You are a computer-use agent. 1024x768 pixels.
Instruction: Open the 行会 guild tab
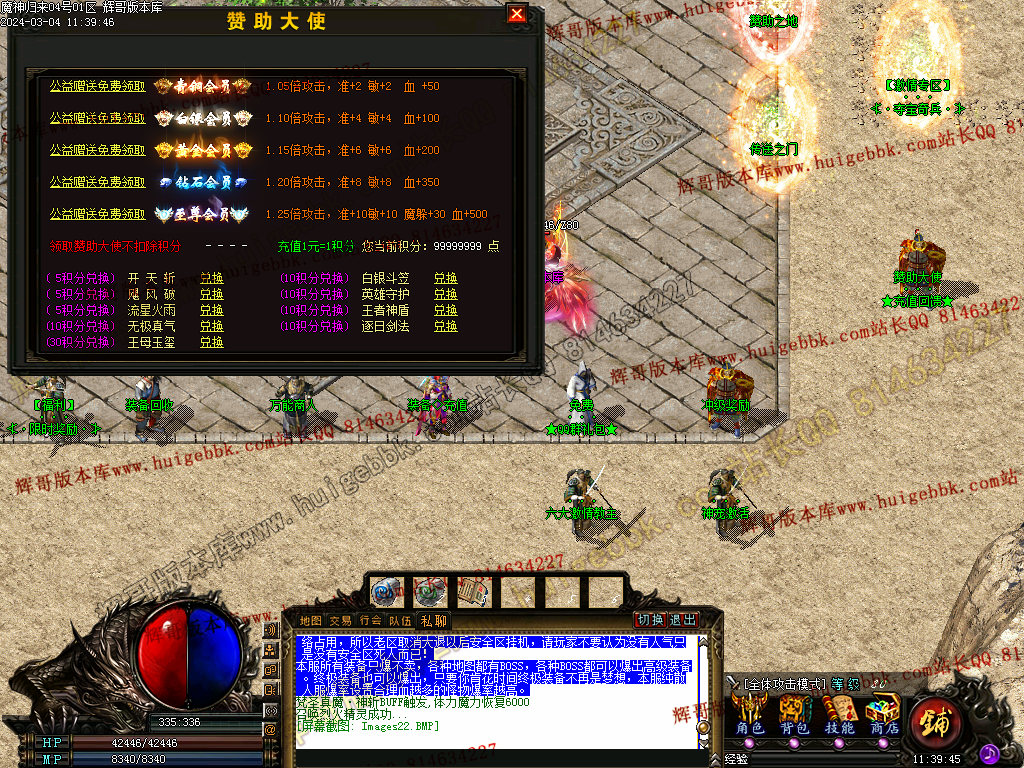[370, 621]
